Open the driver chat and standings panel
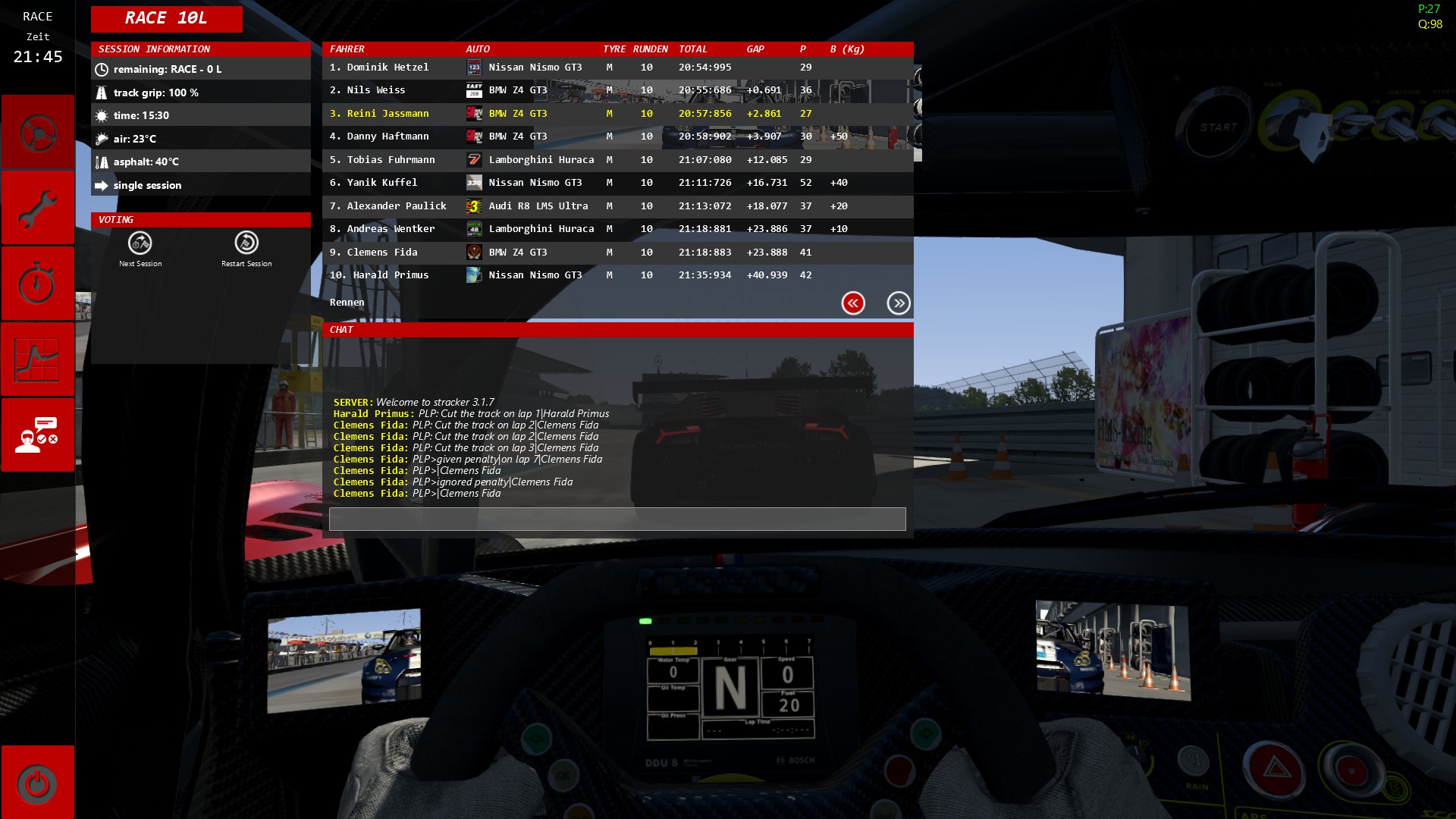Image resolution: width=1456 pixels, height=819 pixels. (x=37, y=435)
